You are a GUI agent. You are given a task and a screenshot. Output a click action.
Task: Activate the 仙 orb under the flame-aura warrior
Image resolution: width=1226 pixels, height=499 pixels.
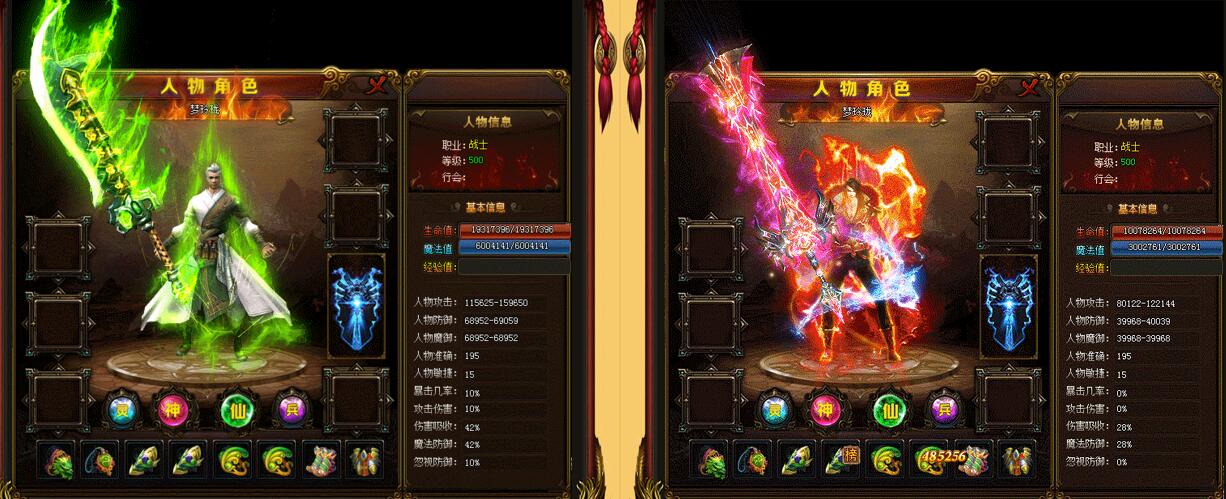tap(891, 407)
